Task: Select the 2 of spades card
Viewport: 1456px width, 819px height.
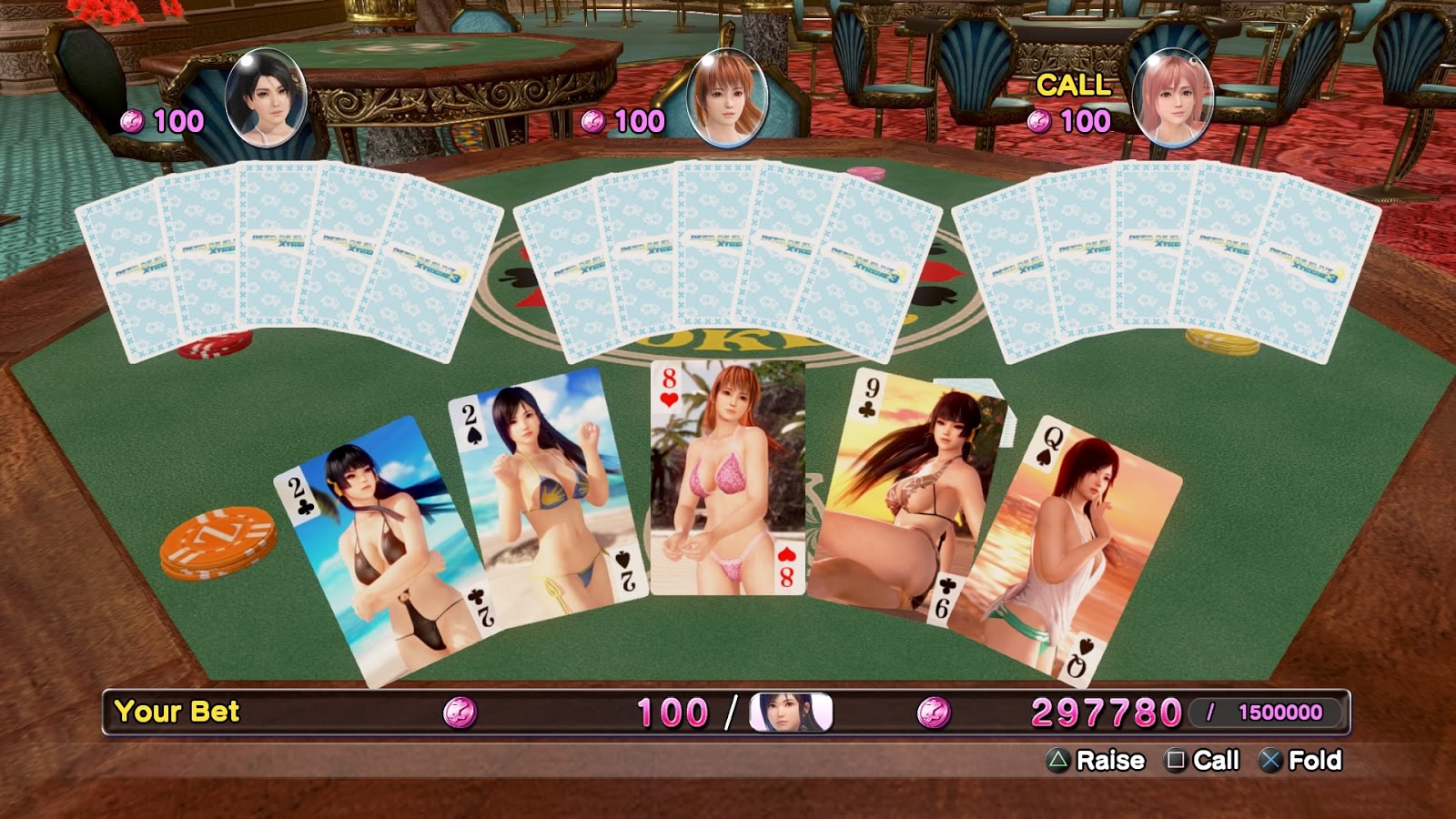Action: 546,496
